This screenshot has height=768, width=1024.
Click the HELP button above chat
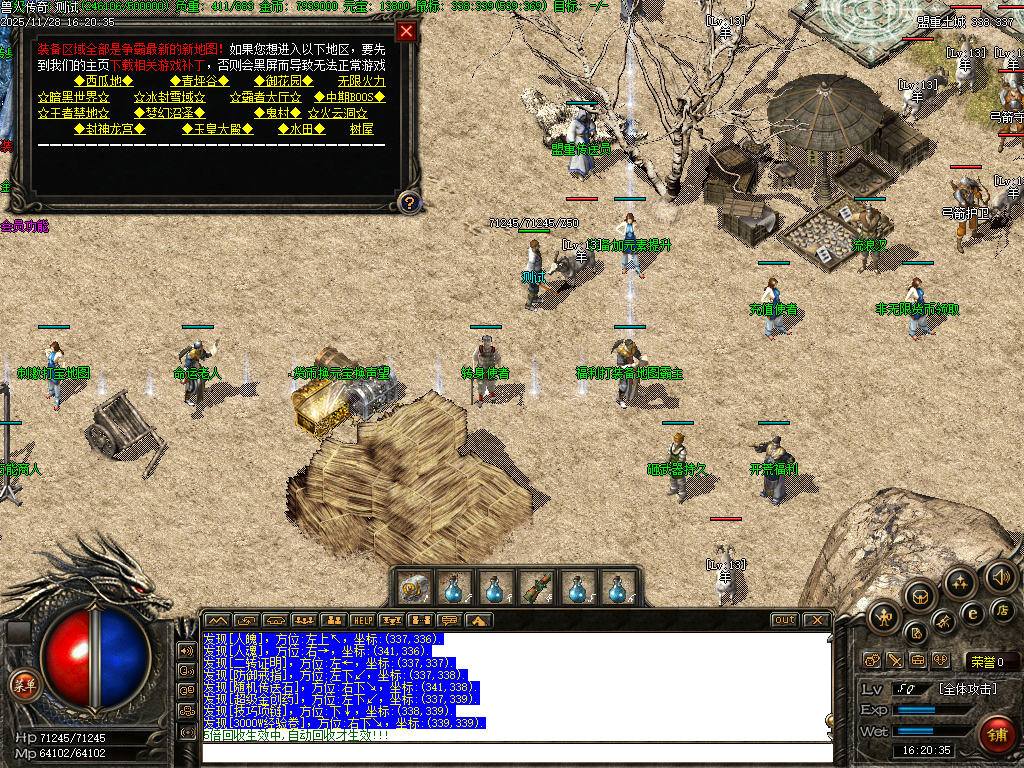tap(363, 620)
